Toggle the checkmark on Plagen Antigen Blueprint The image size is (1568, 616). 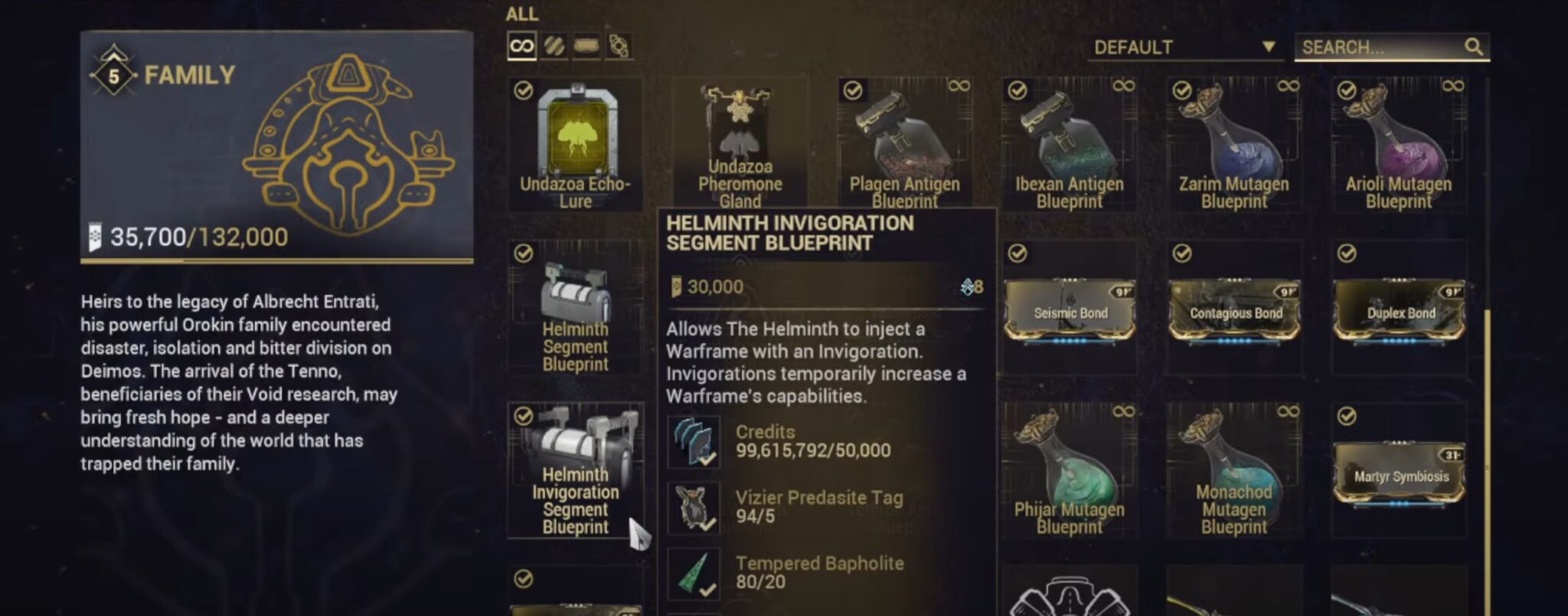click(851, 90)
